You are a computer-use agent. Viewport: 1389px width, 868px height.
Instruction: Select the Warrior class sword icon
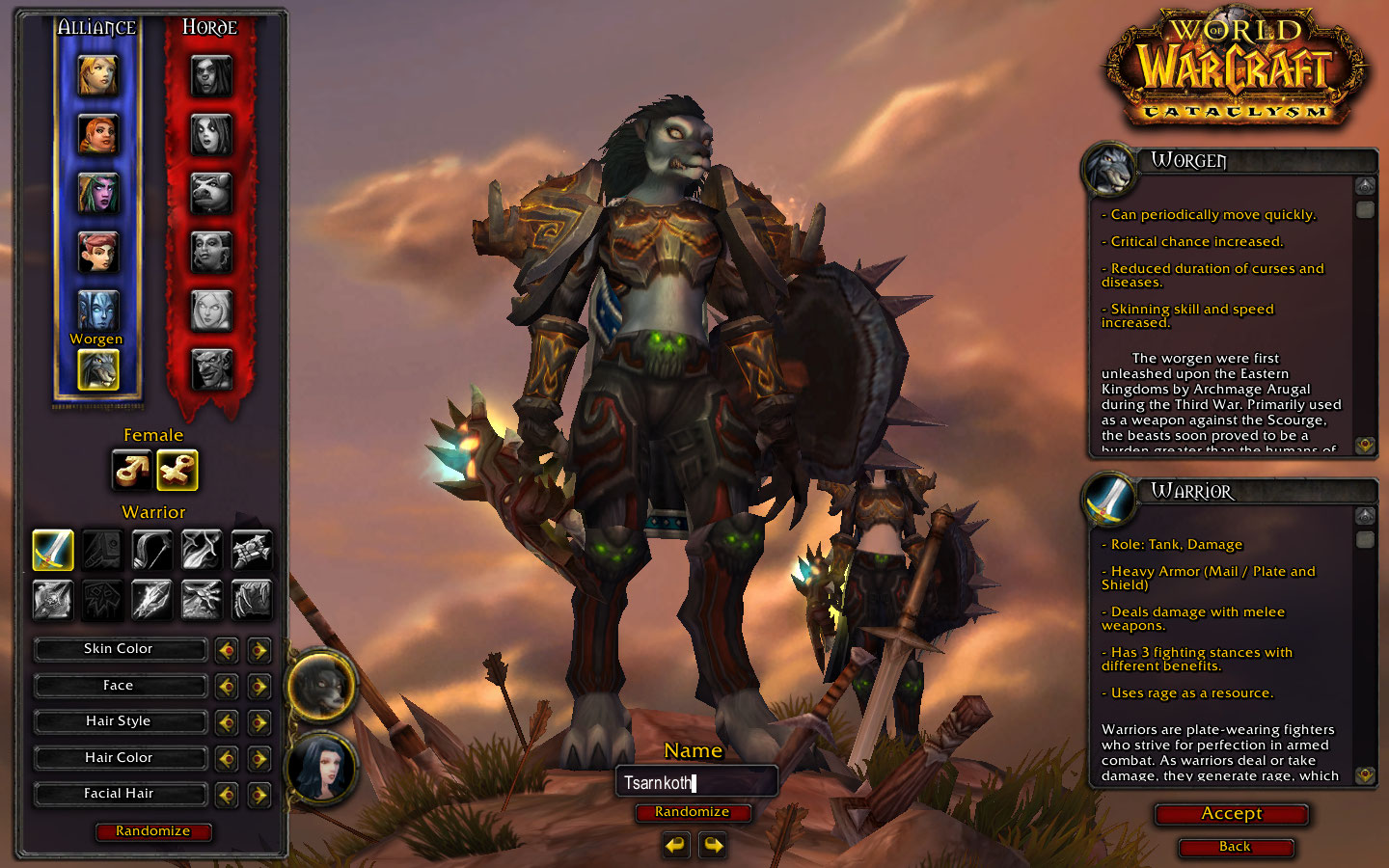[x=53, y=550]
